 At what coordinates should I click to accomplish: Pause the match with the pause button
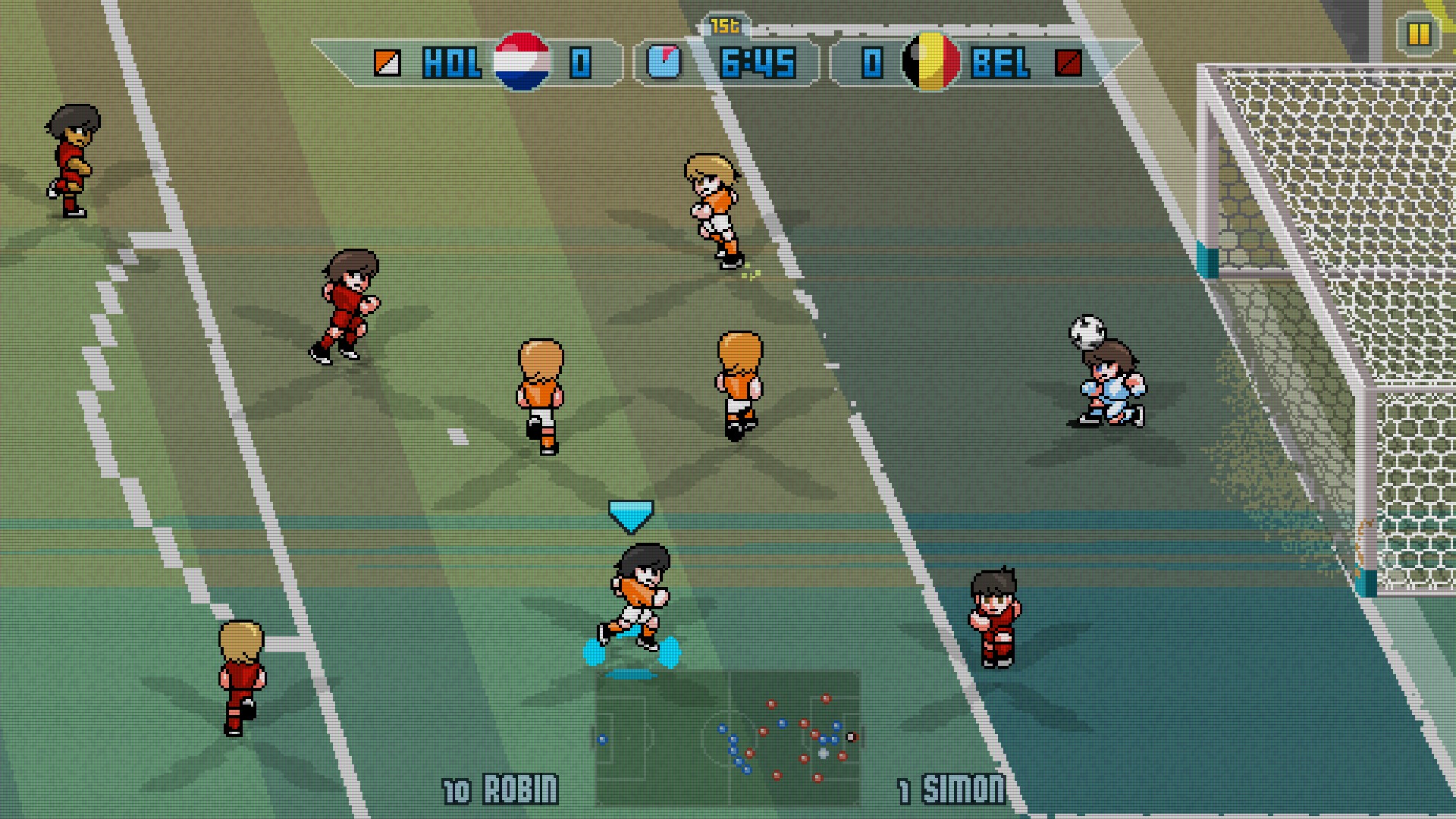pos(1417,34)
